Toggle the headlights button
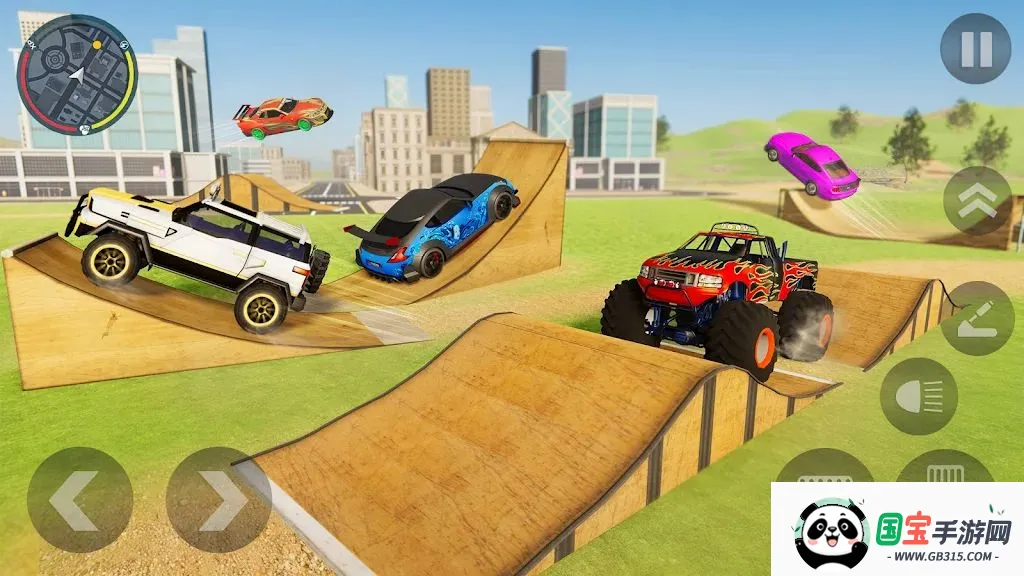This screenshot has width=1024, height=576. click(918, 396)
